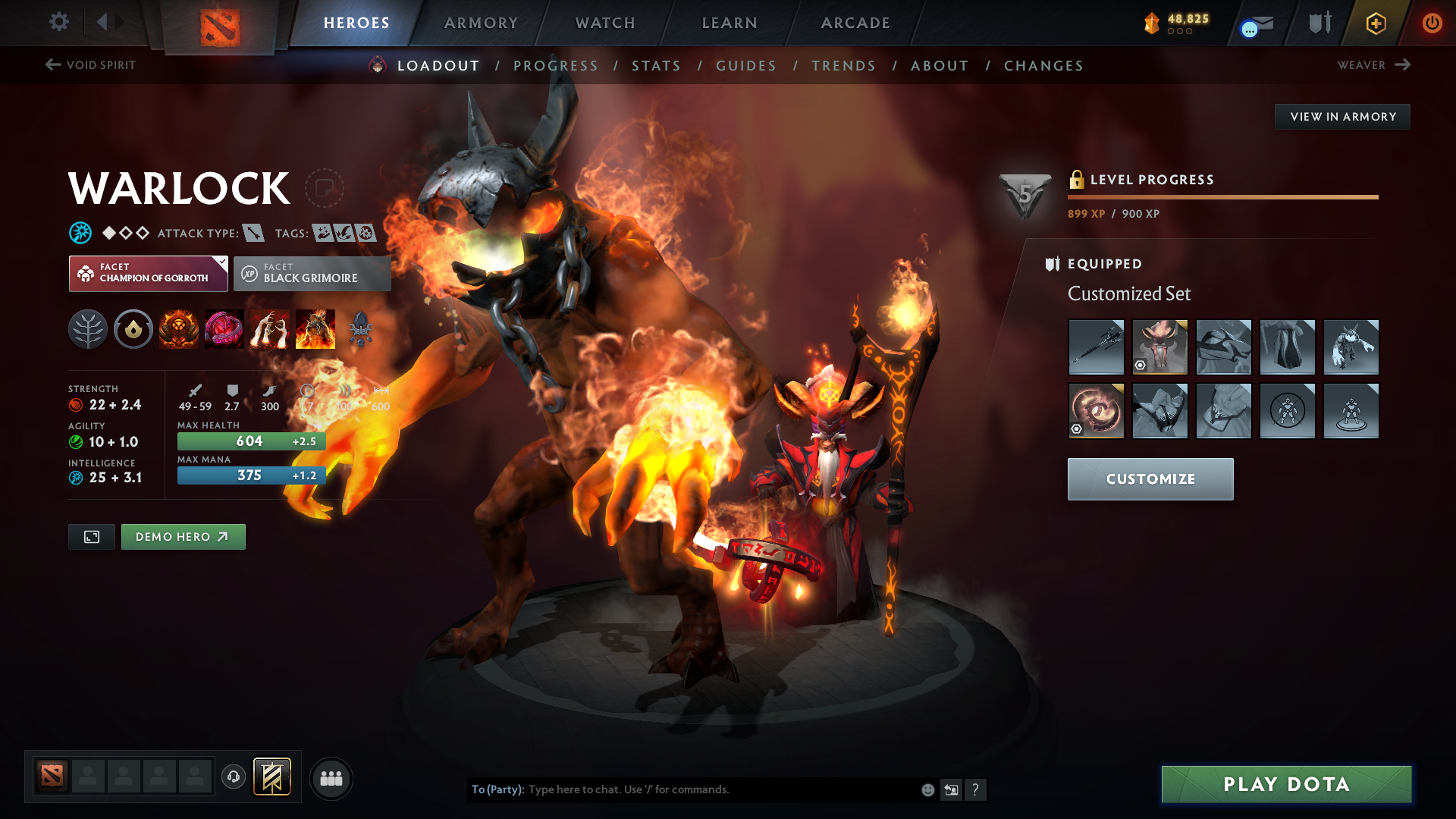
Task: Select the weapon thumbnail in Customized Set
Action: 1096,347
